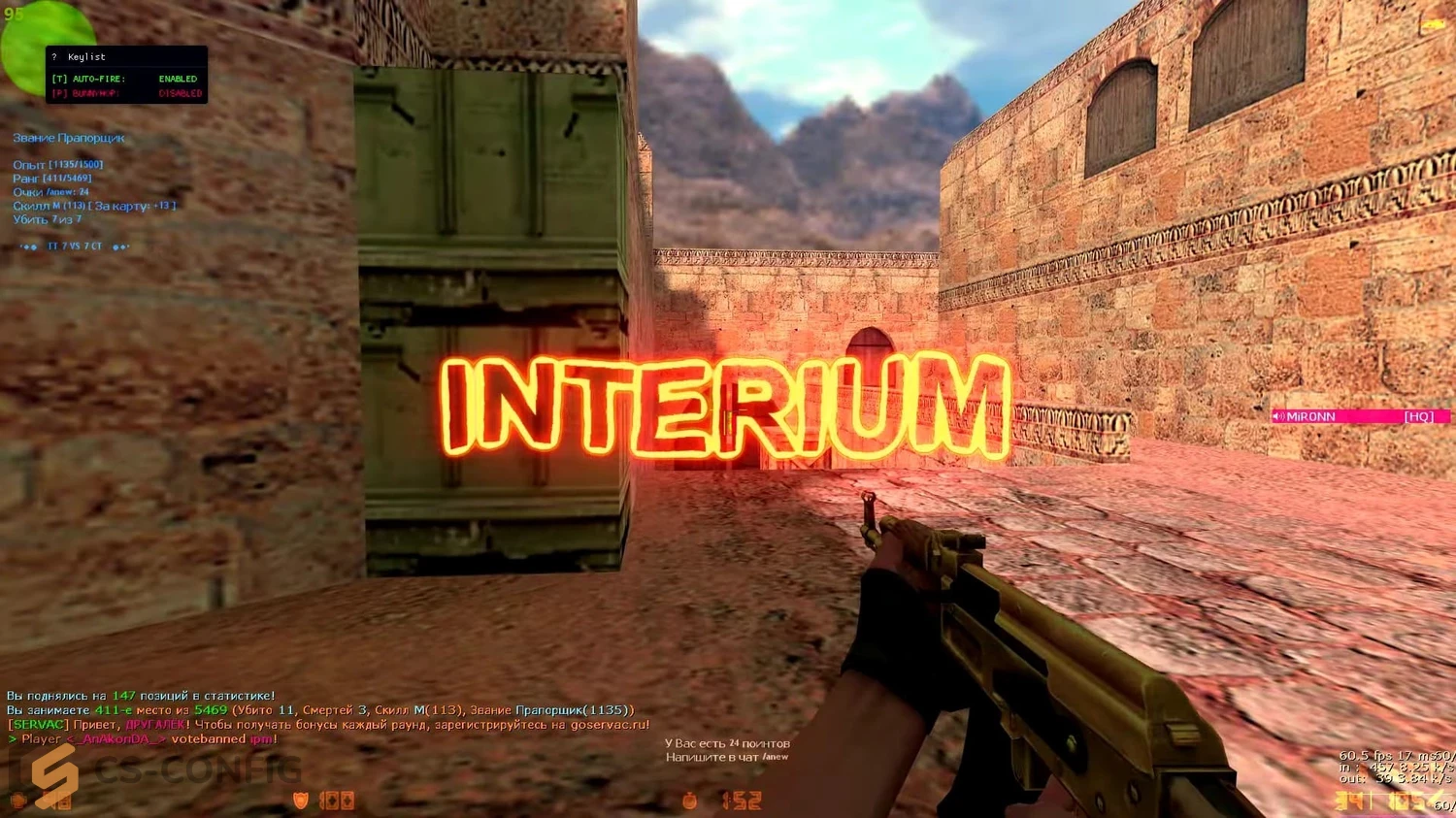
Task: Click the Звание Прапорщик rank label
Action: point(69,139)
